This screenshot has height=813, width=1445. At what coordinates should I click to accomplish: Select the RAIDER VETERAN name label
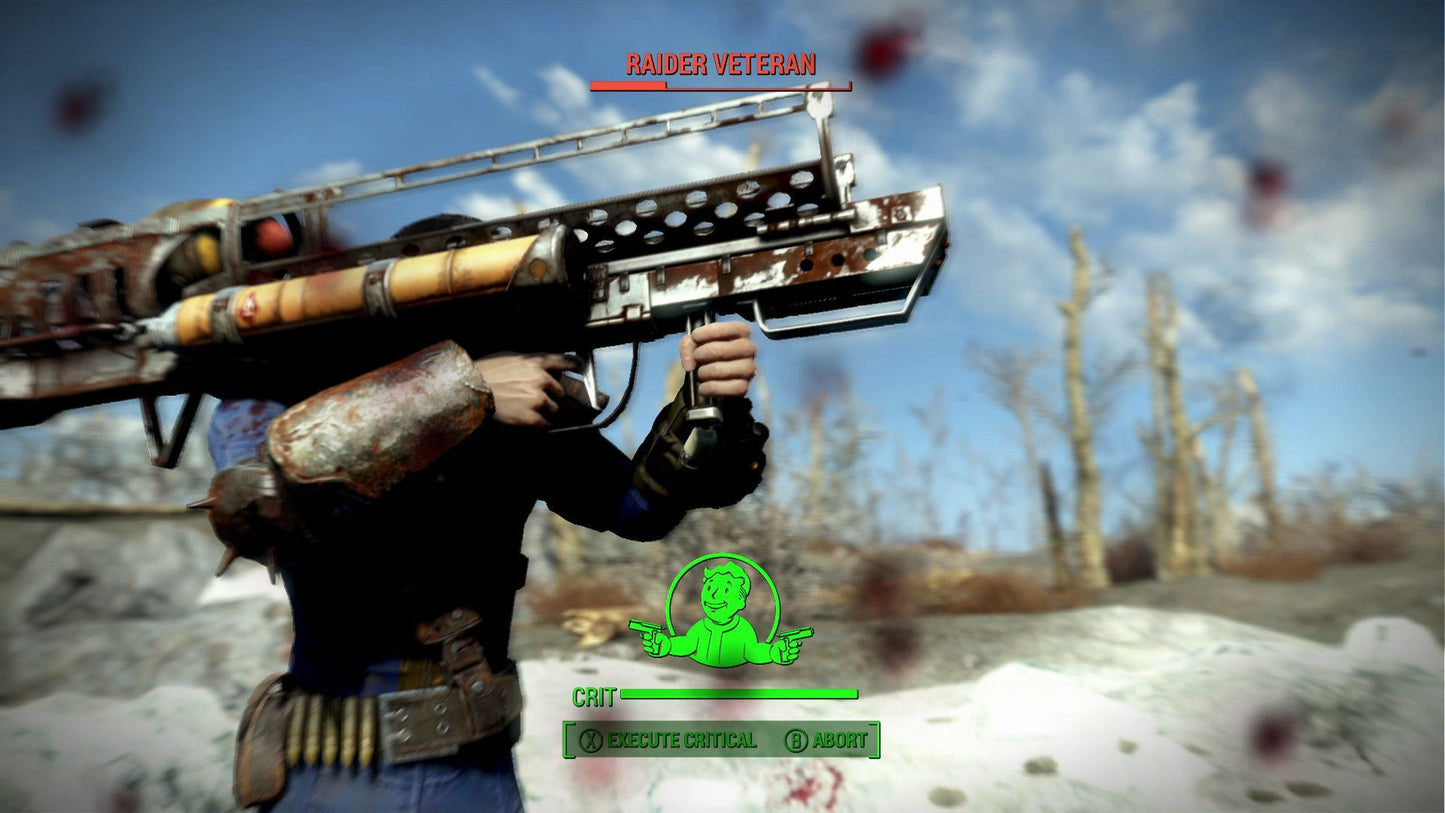pyautogui.click(x=720, y=63)
